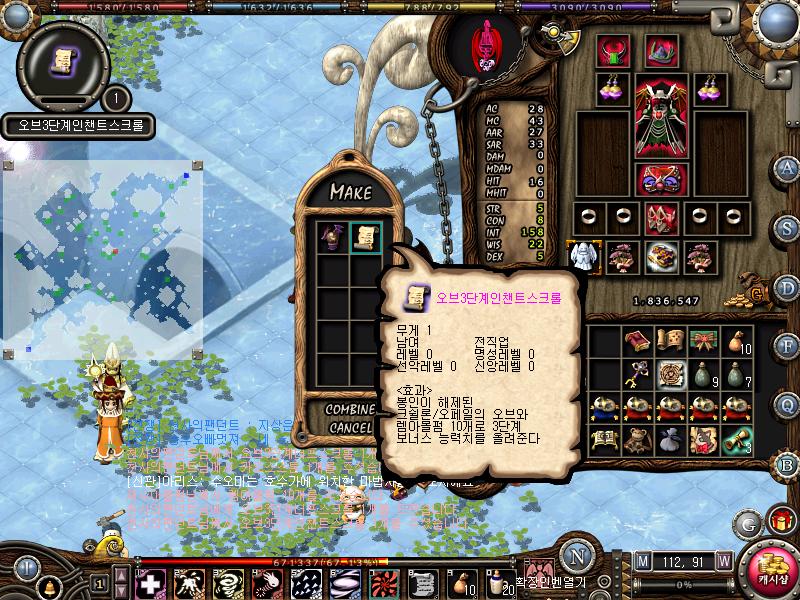The width and height of the screenshot is (800, 600).
Task: Activate the white cross heal skill
Action: click(x=150, y=582)
